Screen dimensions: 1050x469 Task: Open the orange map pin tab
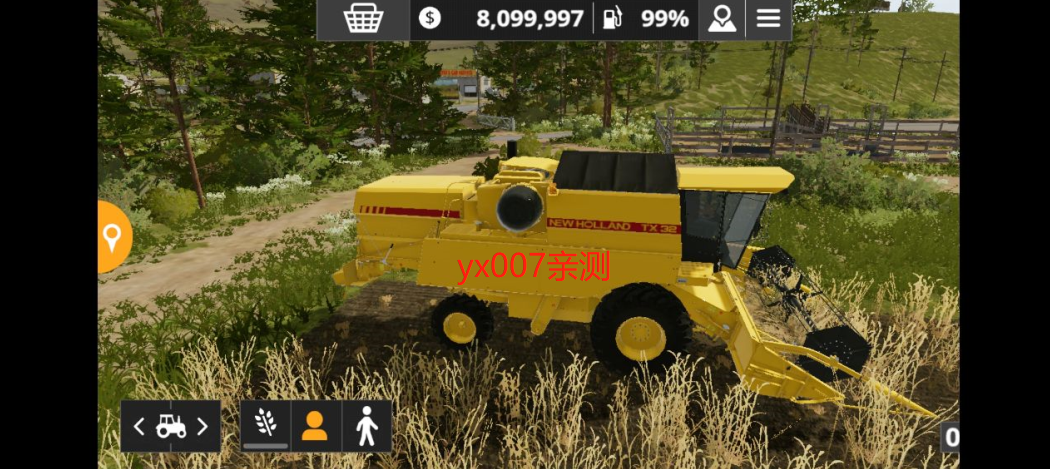pos(112,237)
